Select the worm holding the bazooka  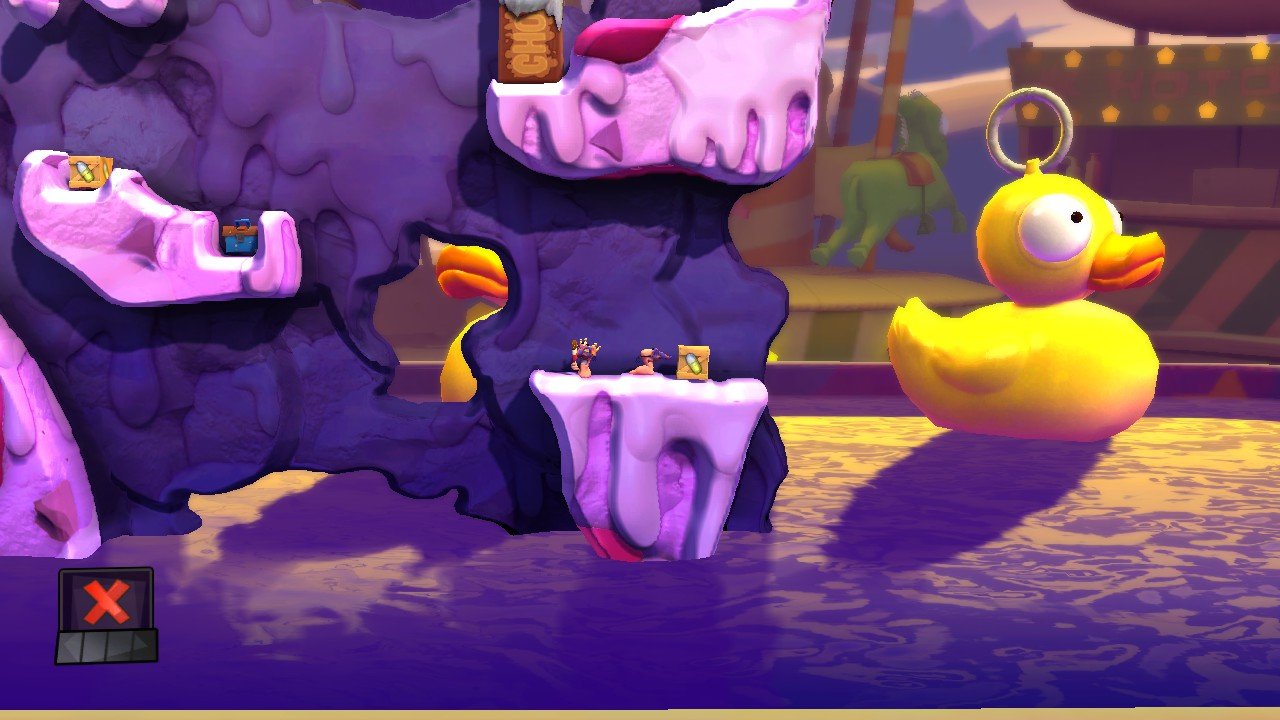(x=648, y=362)
